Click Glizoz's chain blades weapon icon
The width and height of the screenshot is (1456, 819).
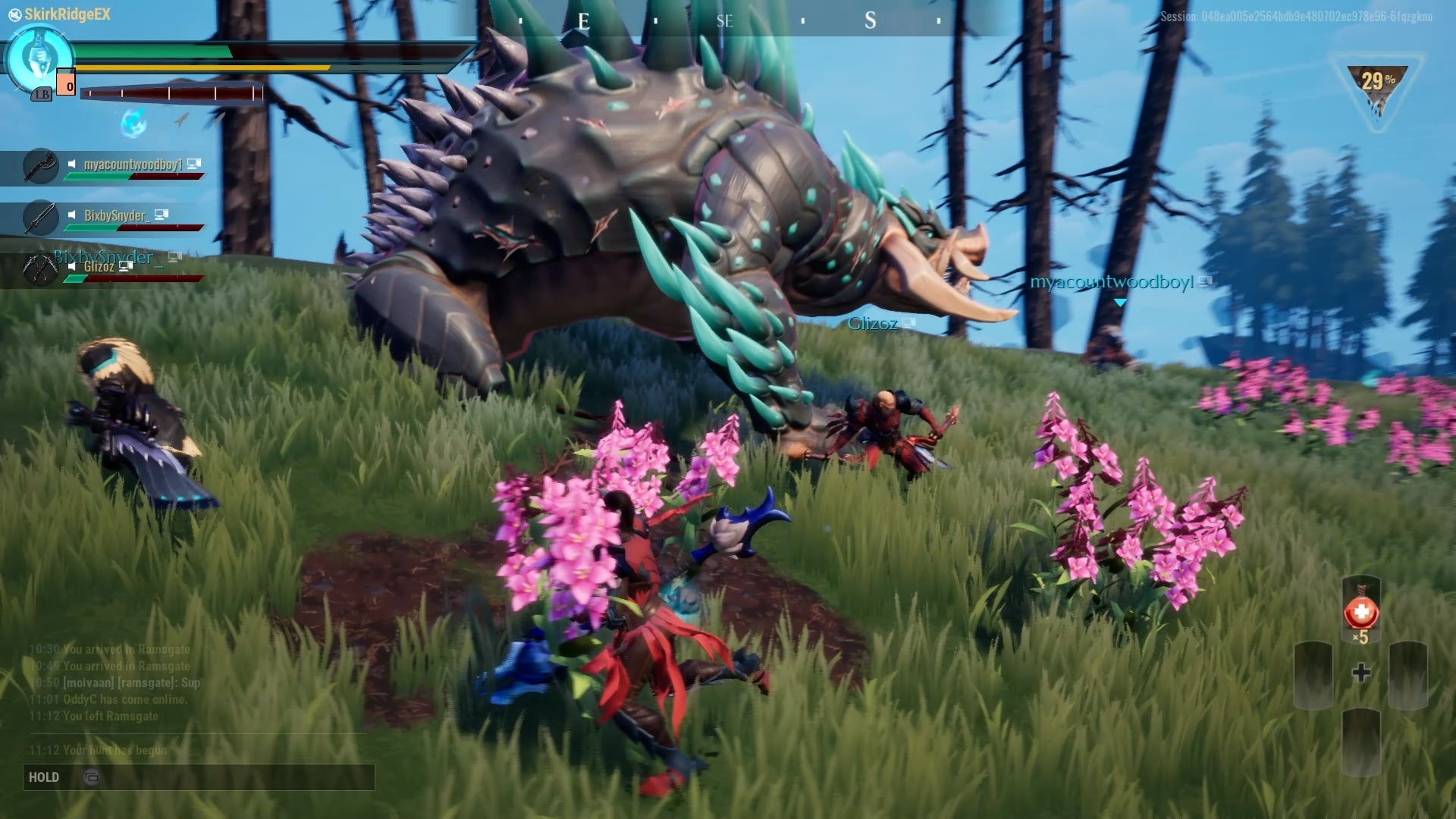pos(40,267)
